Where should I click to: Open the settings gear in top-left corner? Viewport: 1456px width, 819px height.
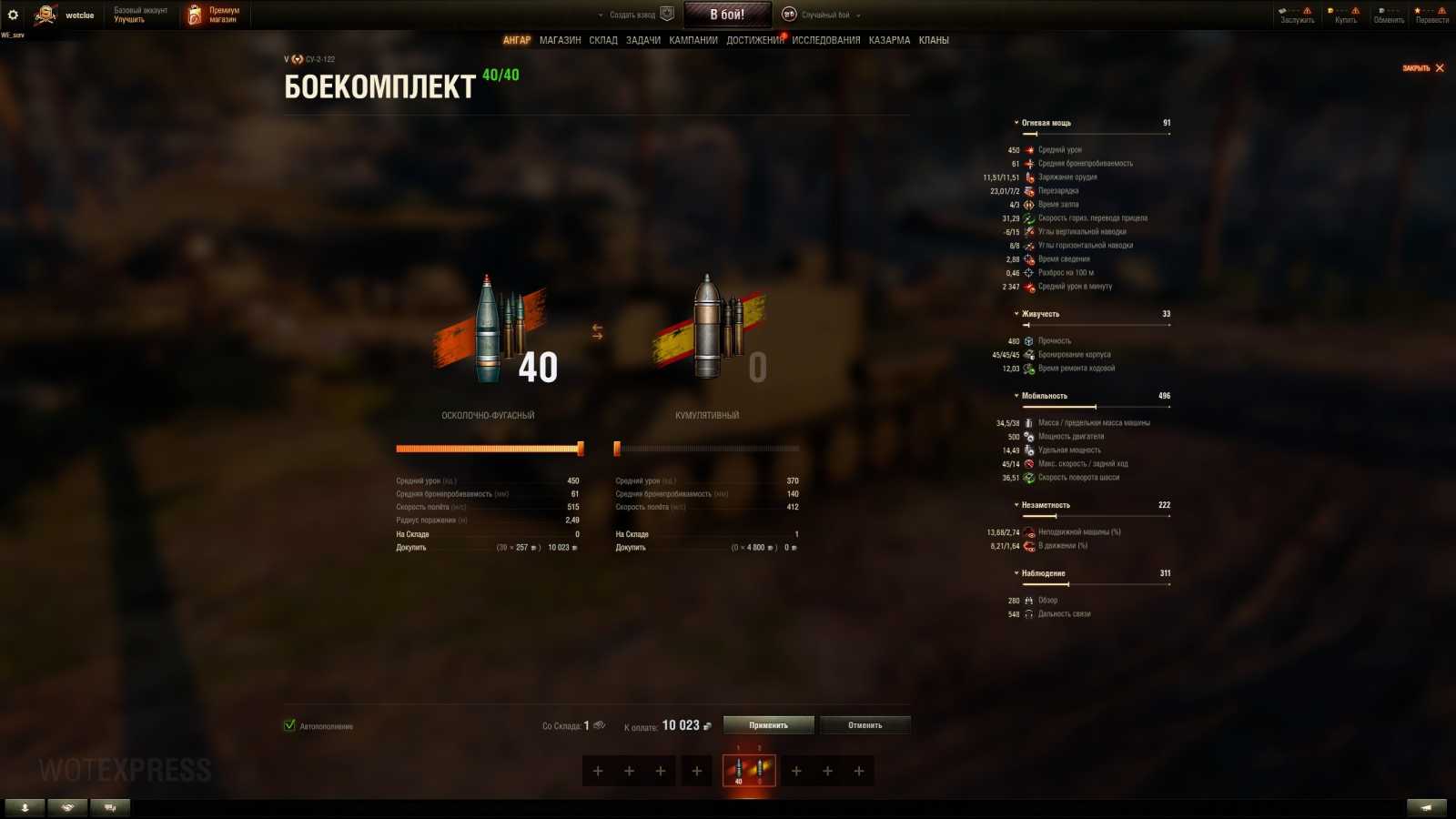coord(15,13)
